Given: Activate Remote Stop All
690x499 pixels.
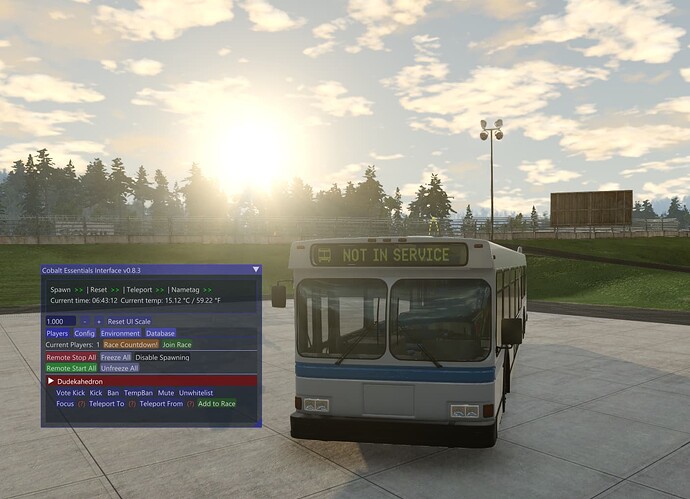Looking at the screenshot, I should coord(71,357).
